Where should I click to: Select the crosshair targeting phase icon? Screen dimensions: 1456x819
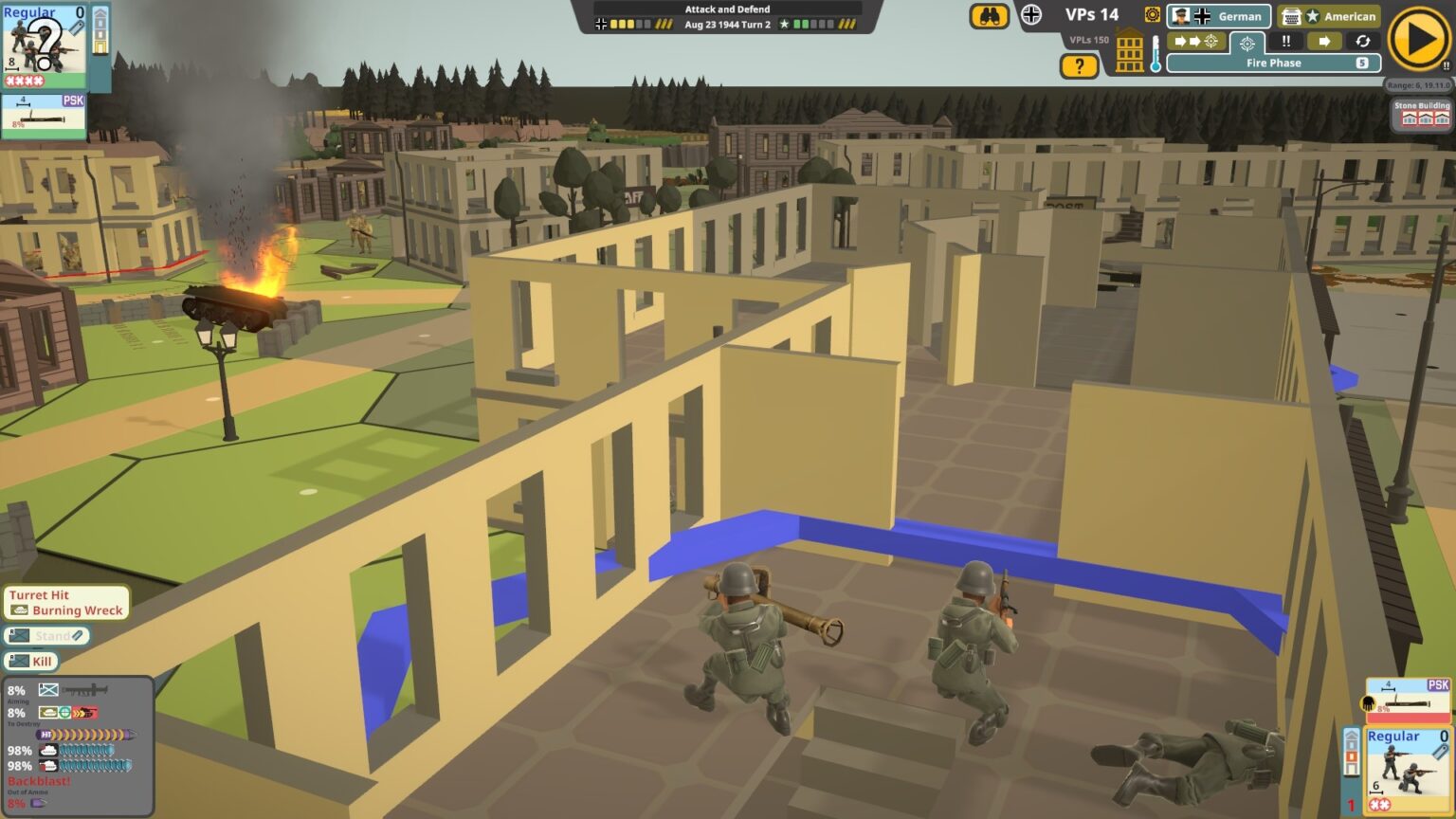1247,43
